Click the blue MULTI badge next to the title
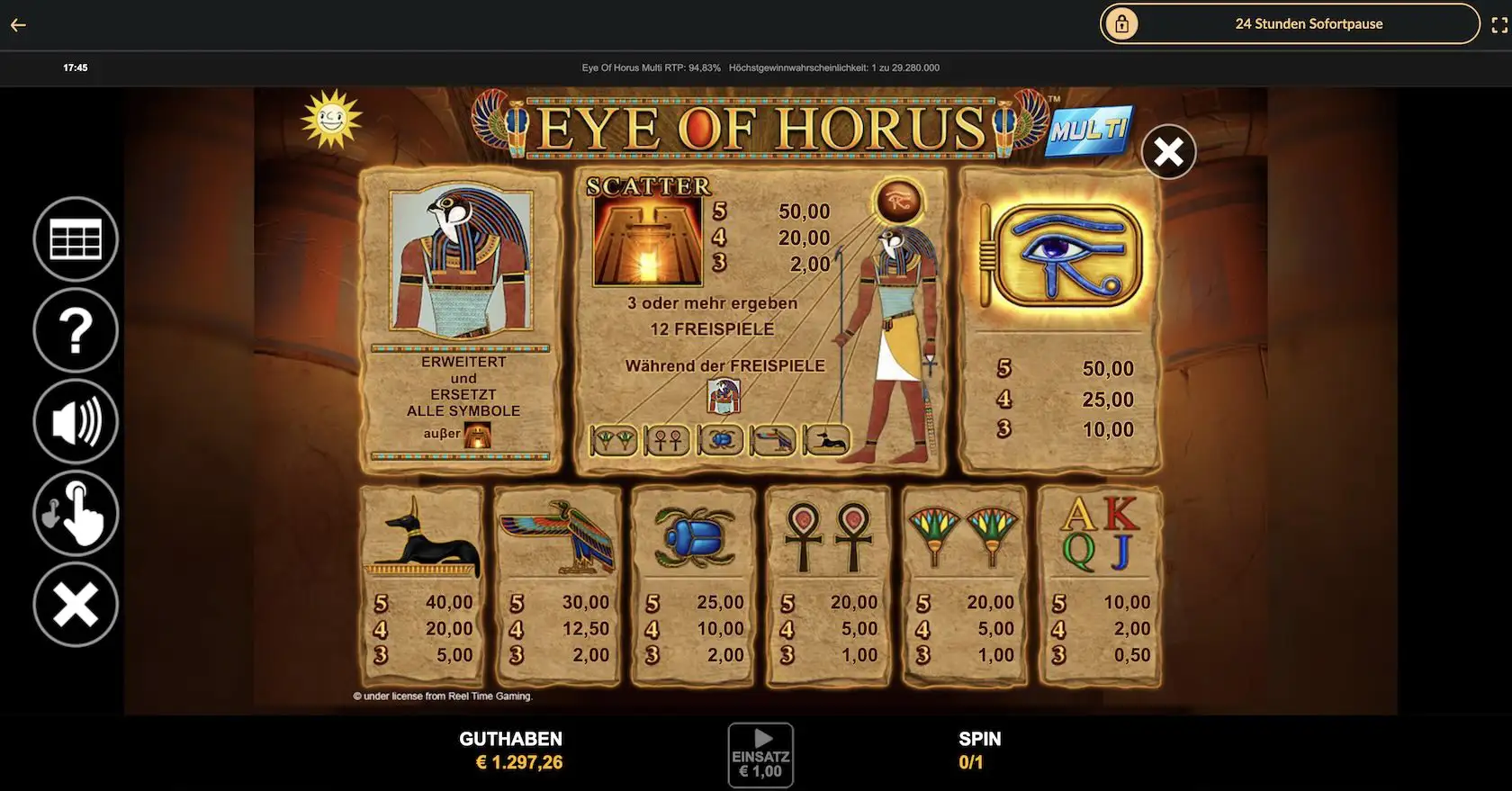The image size is (1512, 791). pyautogui.click(x=1092, y=129)
